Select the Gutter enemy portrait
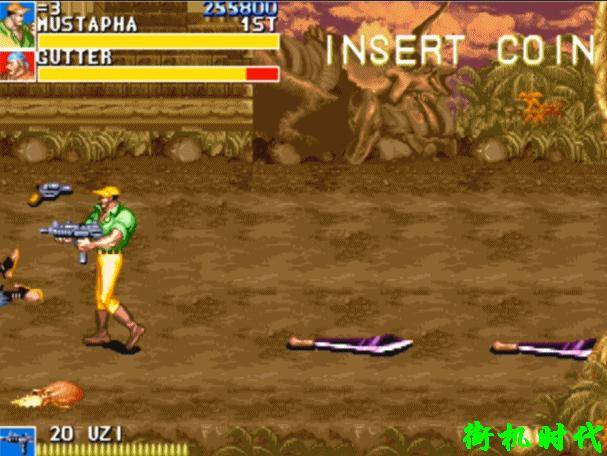The height and width of the screenshot is (456, 607). [18, 66]
